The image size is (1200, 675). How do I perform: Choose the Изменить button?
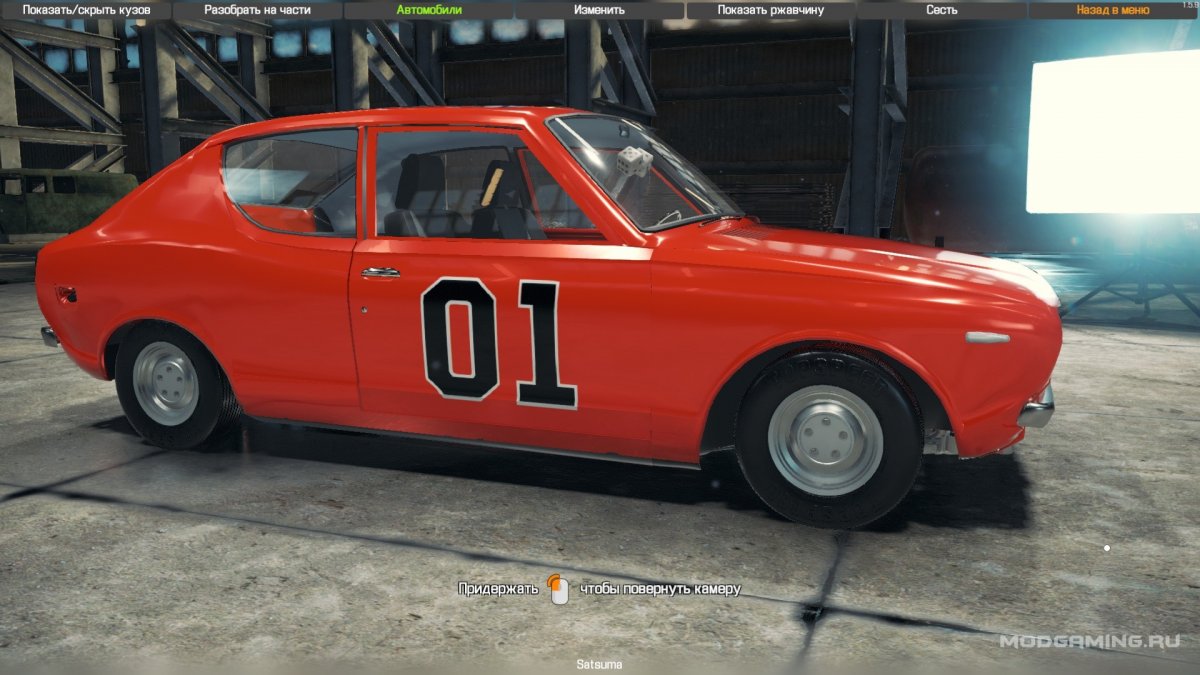tap(599, 10)
